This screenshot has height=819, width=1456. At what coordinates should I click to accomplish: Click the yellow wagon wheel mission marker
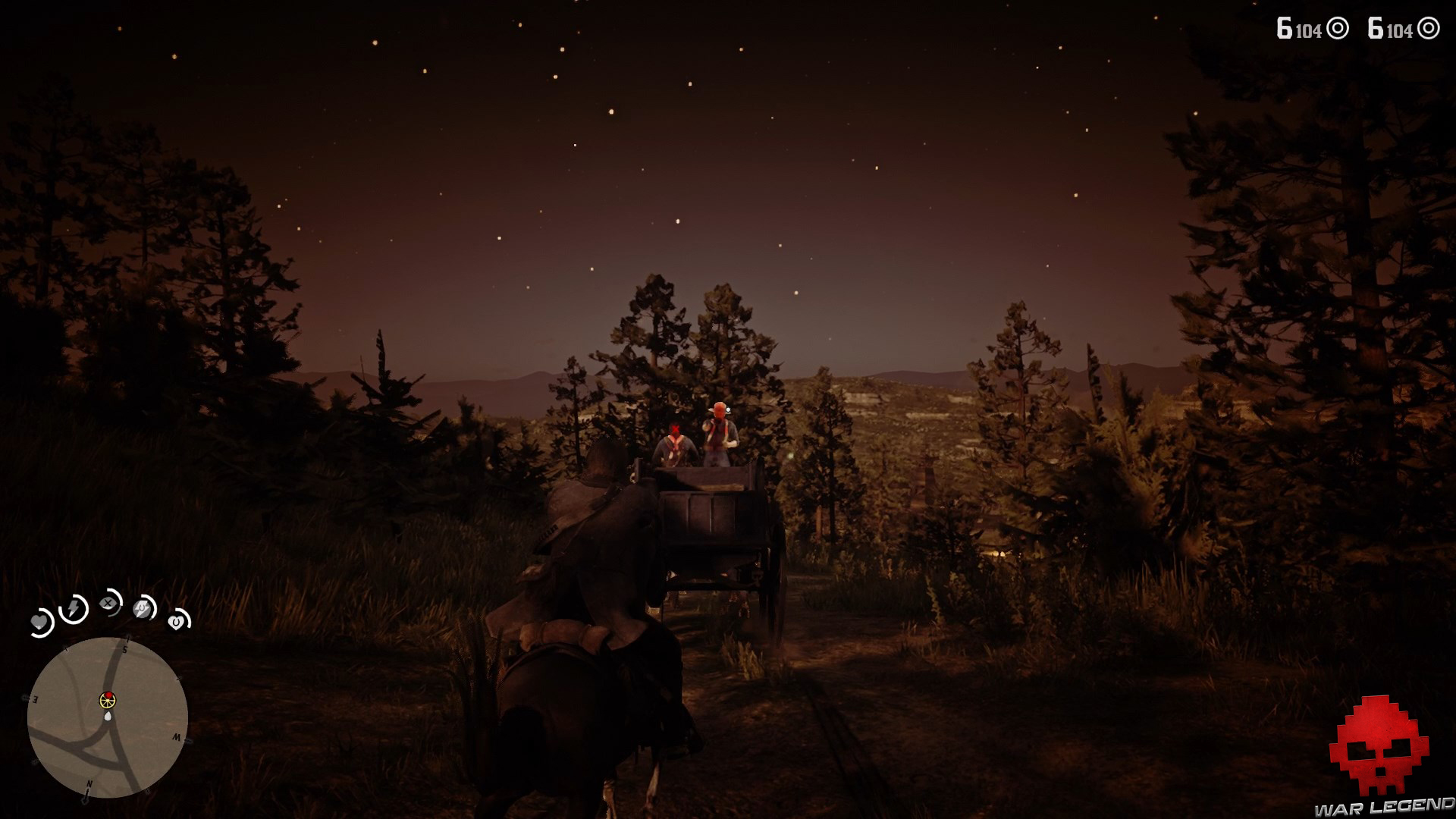tap(108, 701)
